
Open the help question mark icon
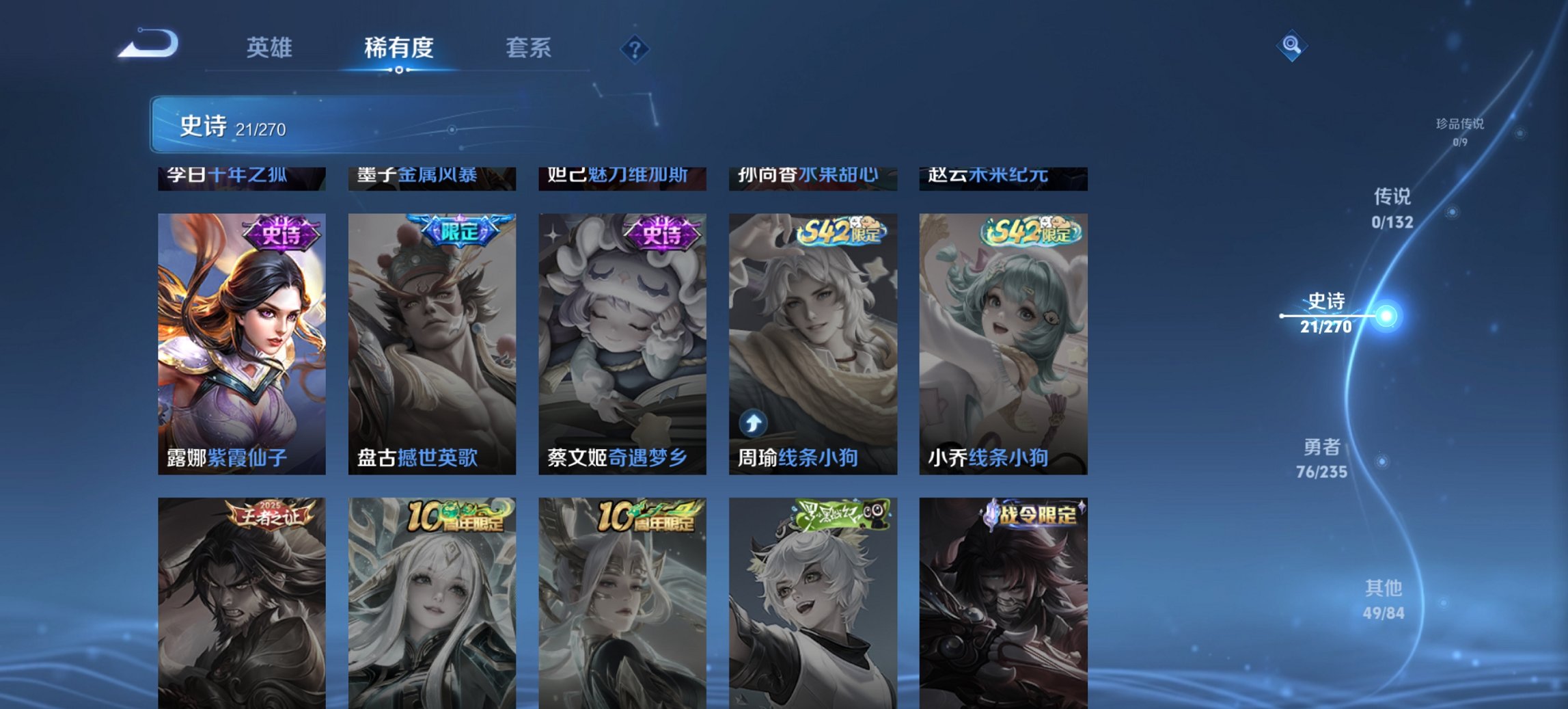(635, 49)
